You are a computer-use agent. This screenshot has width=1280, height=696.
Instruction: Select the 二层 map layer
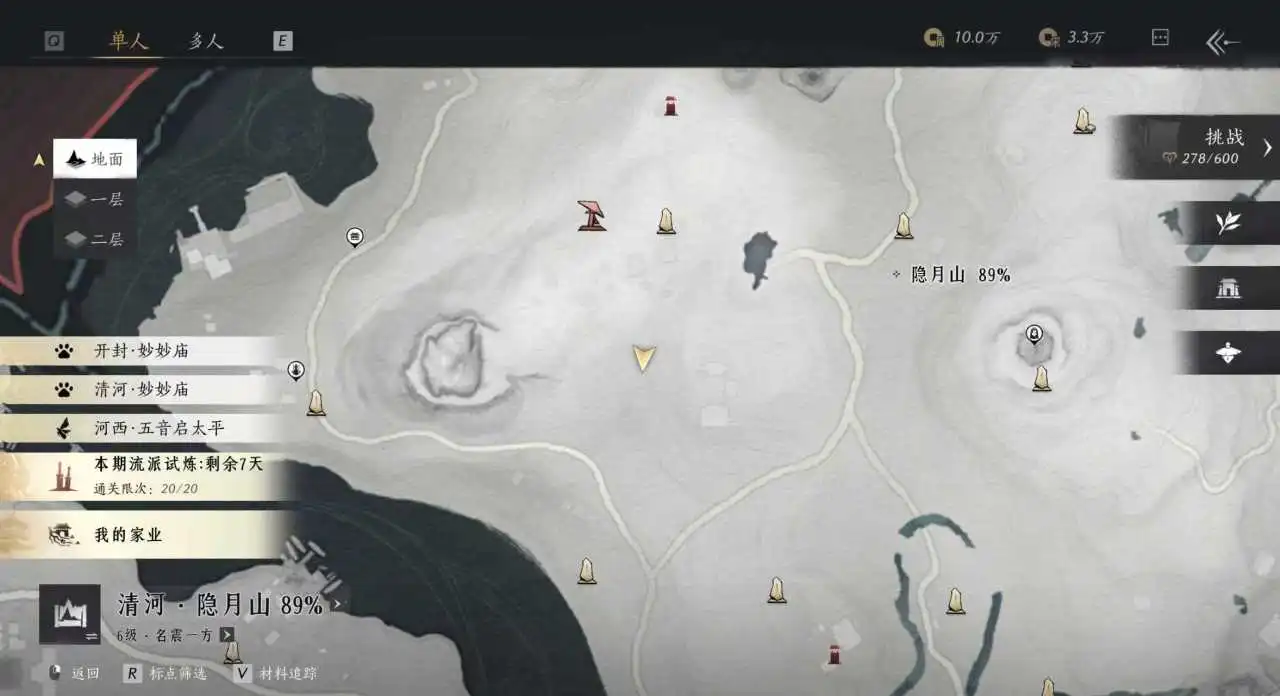point(95,239)
